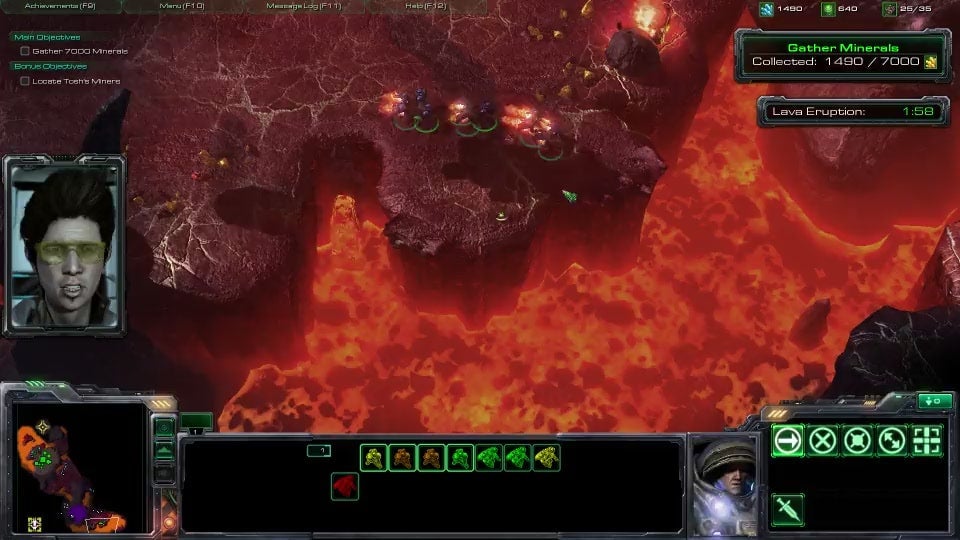Click the Gather 7000 Minerals objective
This screenshot has width=960, height=540.
[x=80, y=51]
